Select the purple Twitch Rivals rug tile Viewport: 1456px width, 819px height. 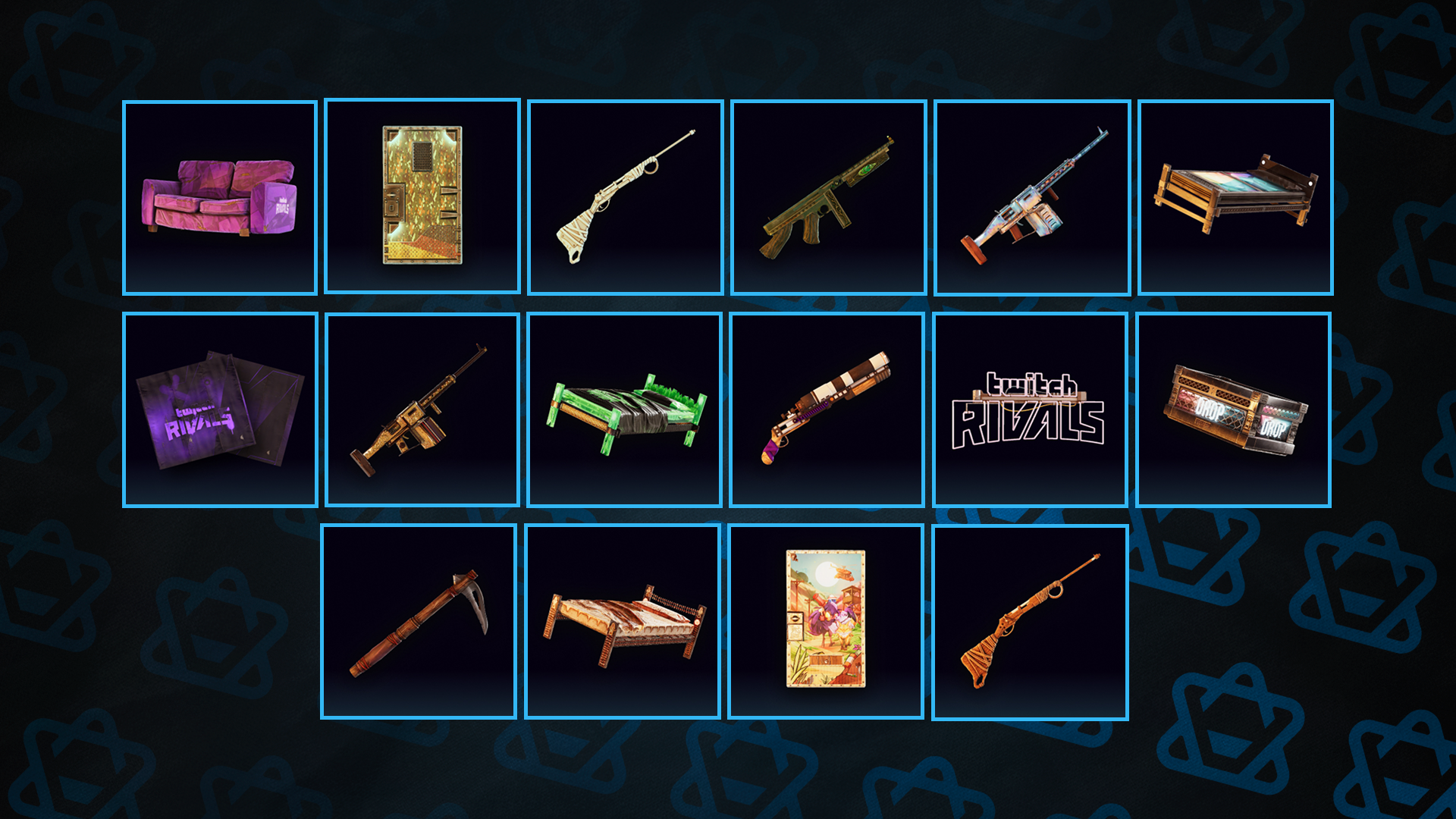pos(220,409)
